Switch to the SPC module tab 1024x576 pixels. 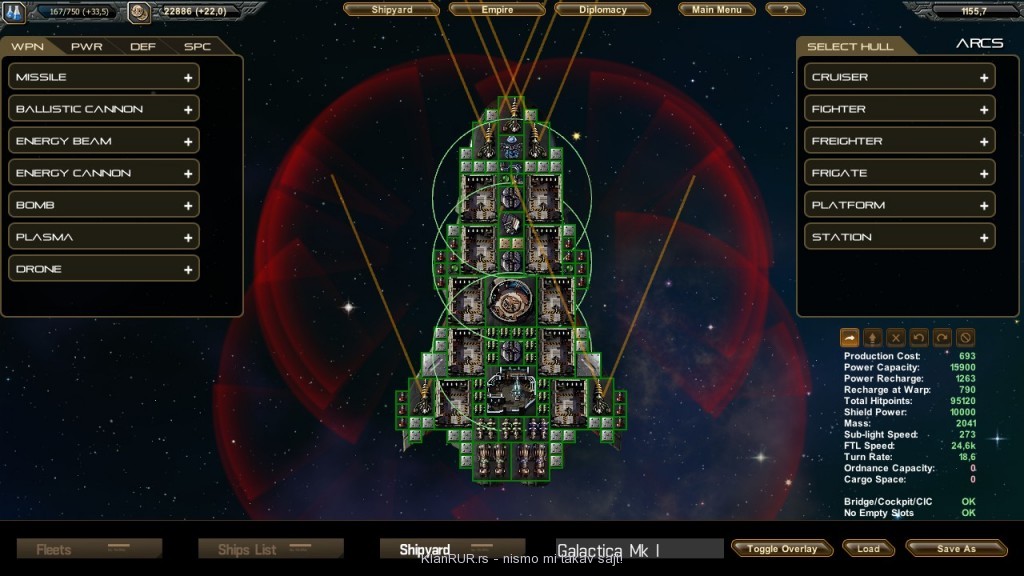197,47
